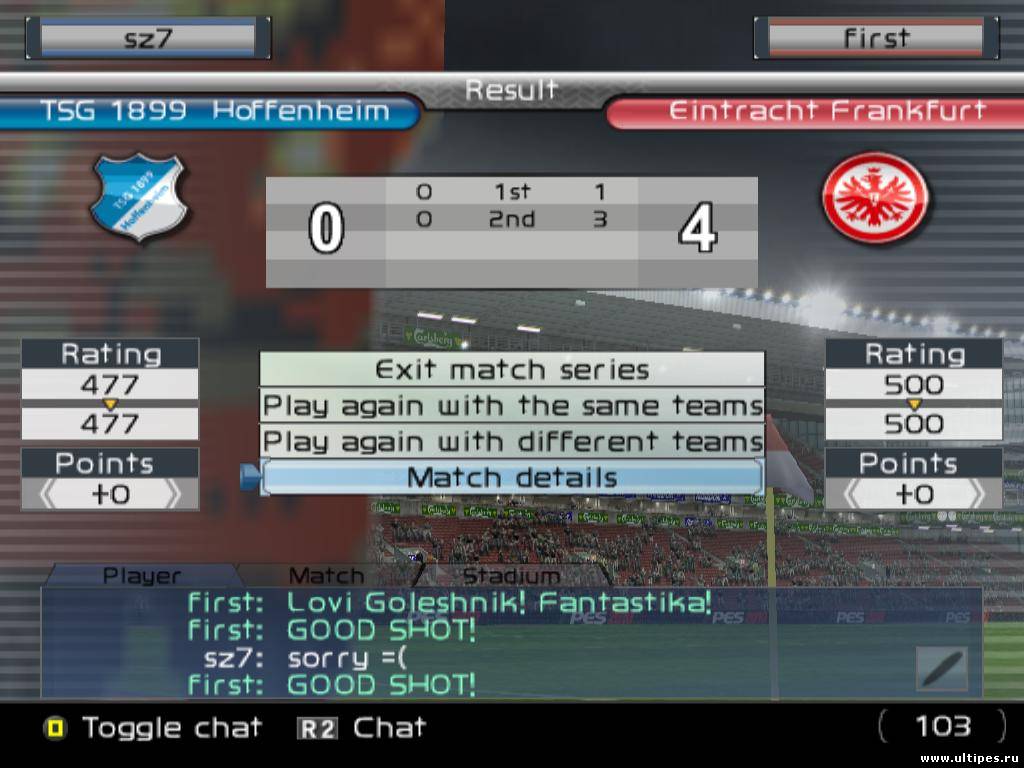The height and width of the screenshot is (768, 1024).
Task: Select the first player name panel
Action: [x=876, y=38]
